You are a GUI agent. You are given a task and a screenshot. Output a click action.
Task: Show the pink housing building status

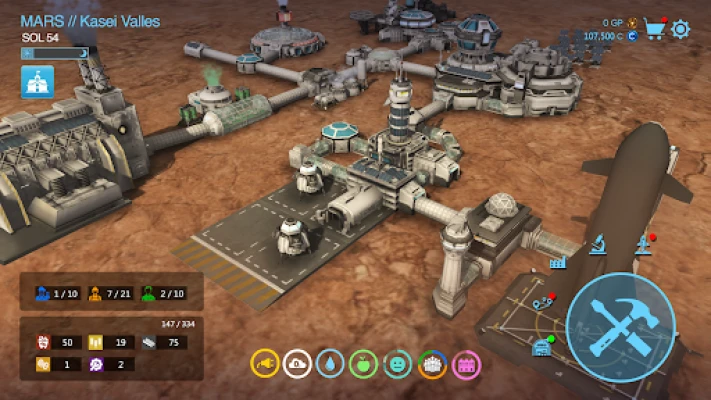click(466, 363)
